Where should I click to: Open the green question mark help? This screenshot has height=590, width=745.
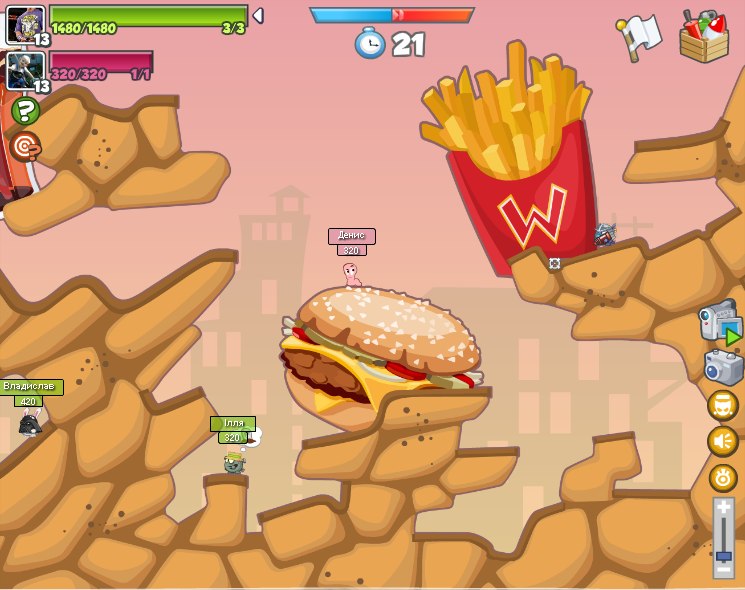25,111
